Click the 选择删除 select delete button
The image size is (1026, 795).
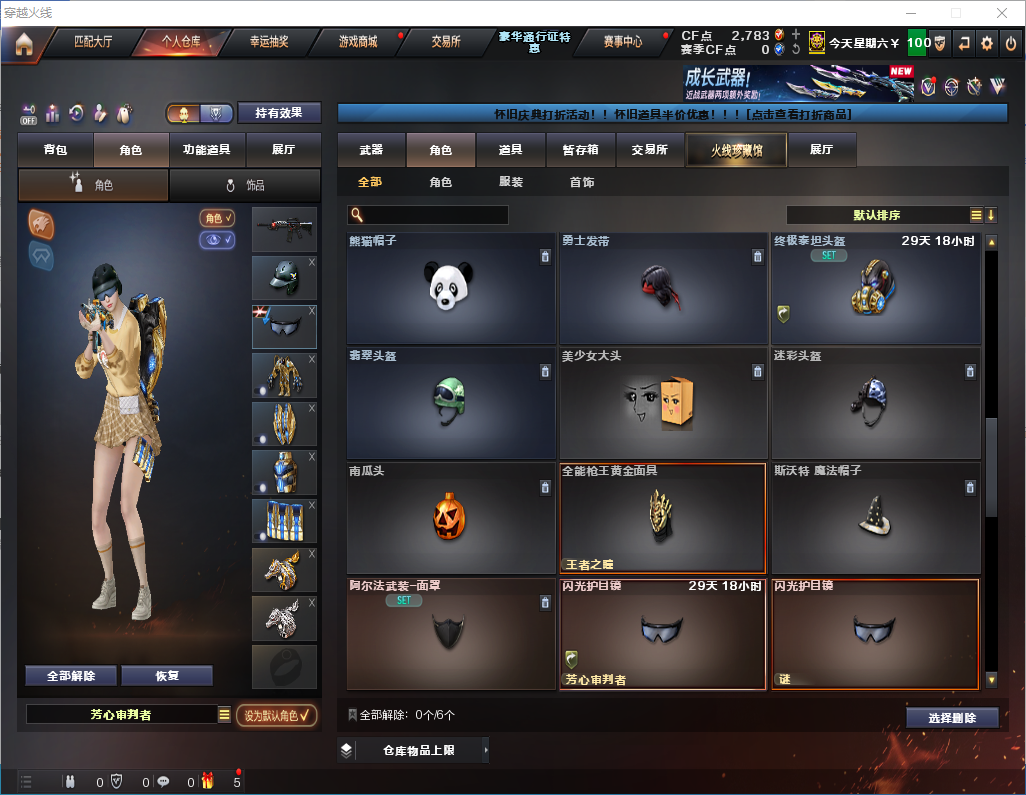951,718
